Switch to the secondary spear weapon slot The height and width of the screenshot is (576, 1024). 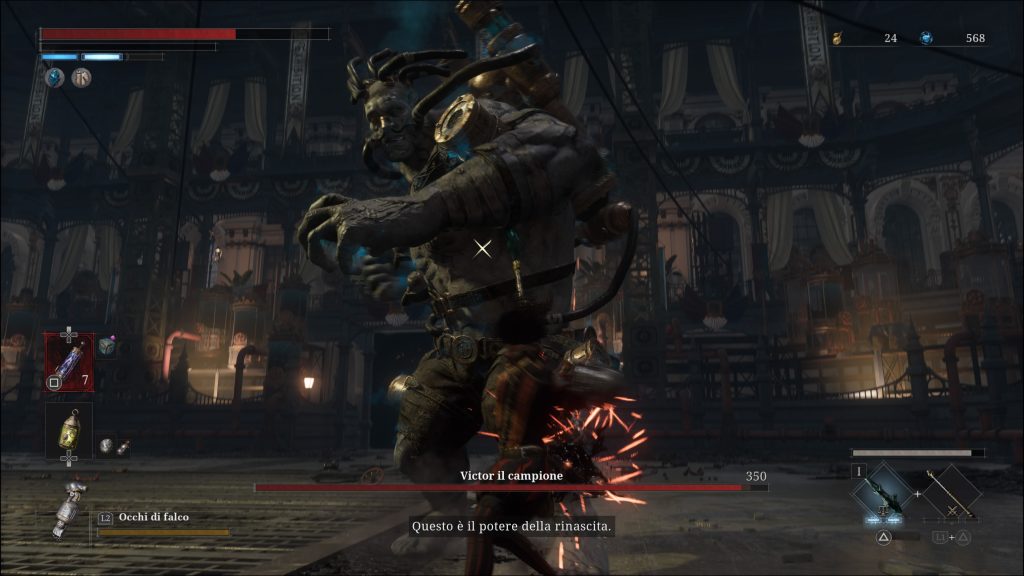pos(947,493)
